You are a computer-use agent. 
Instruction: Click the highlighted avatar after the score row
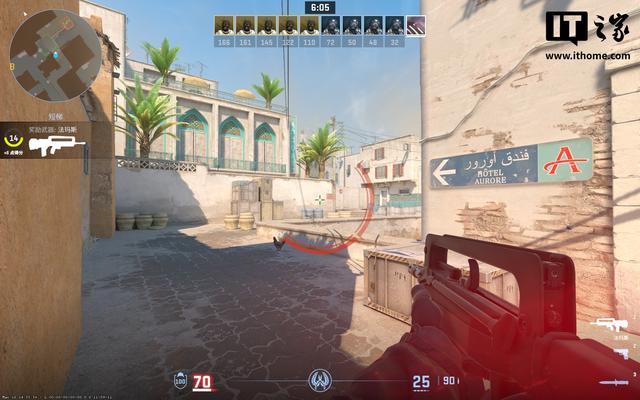[x=417, y=25]
